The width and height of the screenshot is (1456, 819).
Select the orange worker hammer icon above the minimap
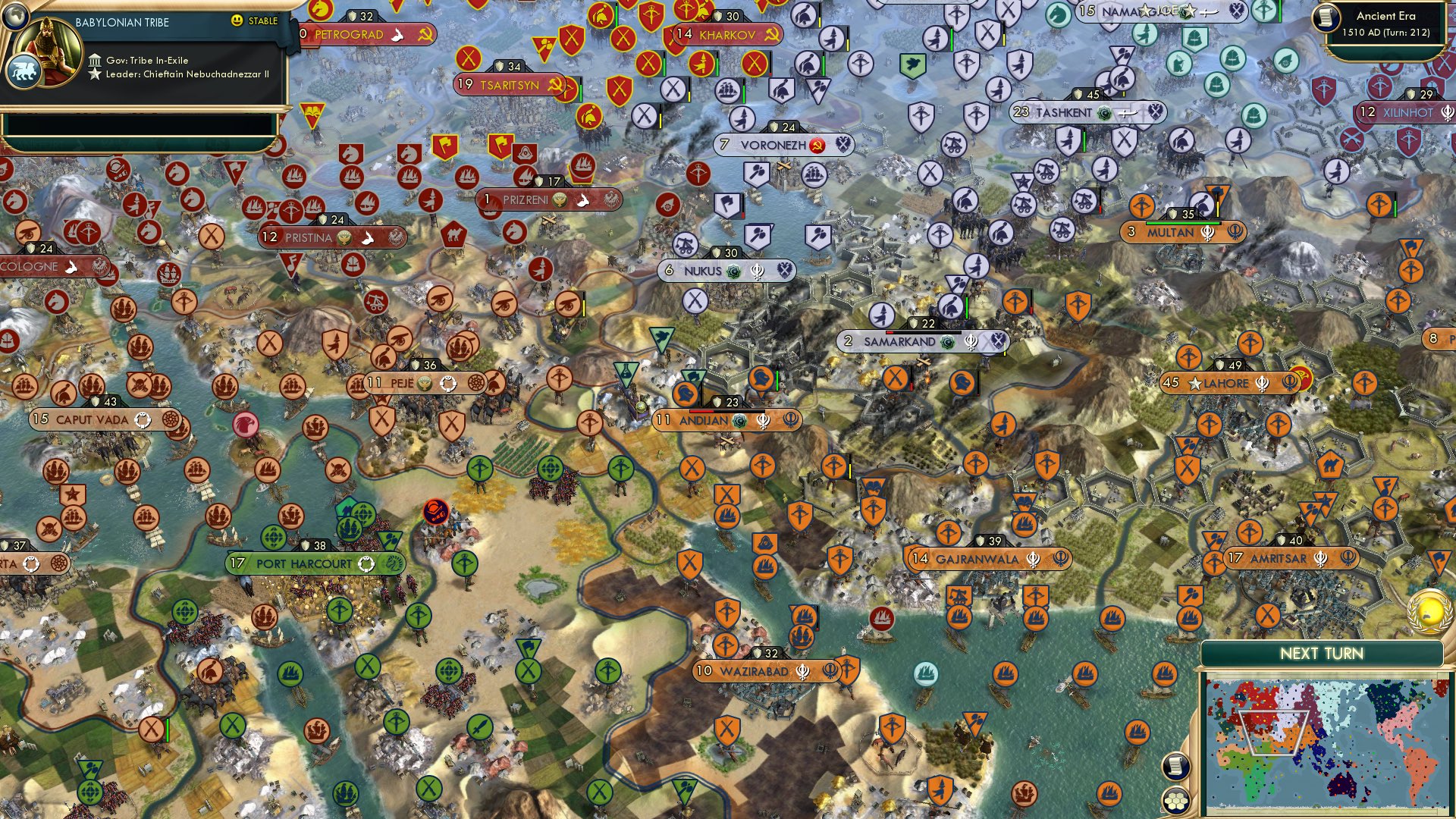click(1191, 595)
